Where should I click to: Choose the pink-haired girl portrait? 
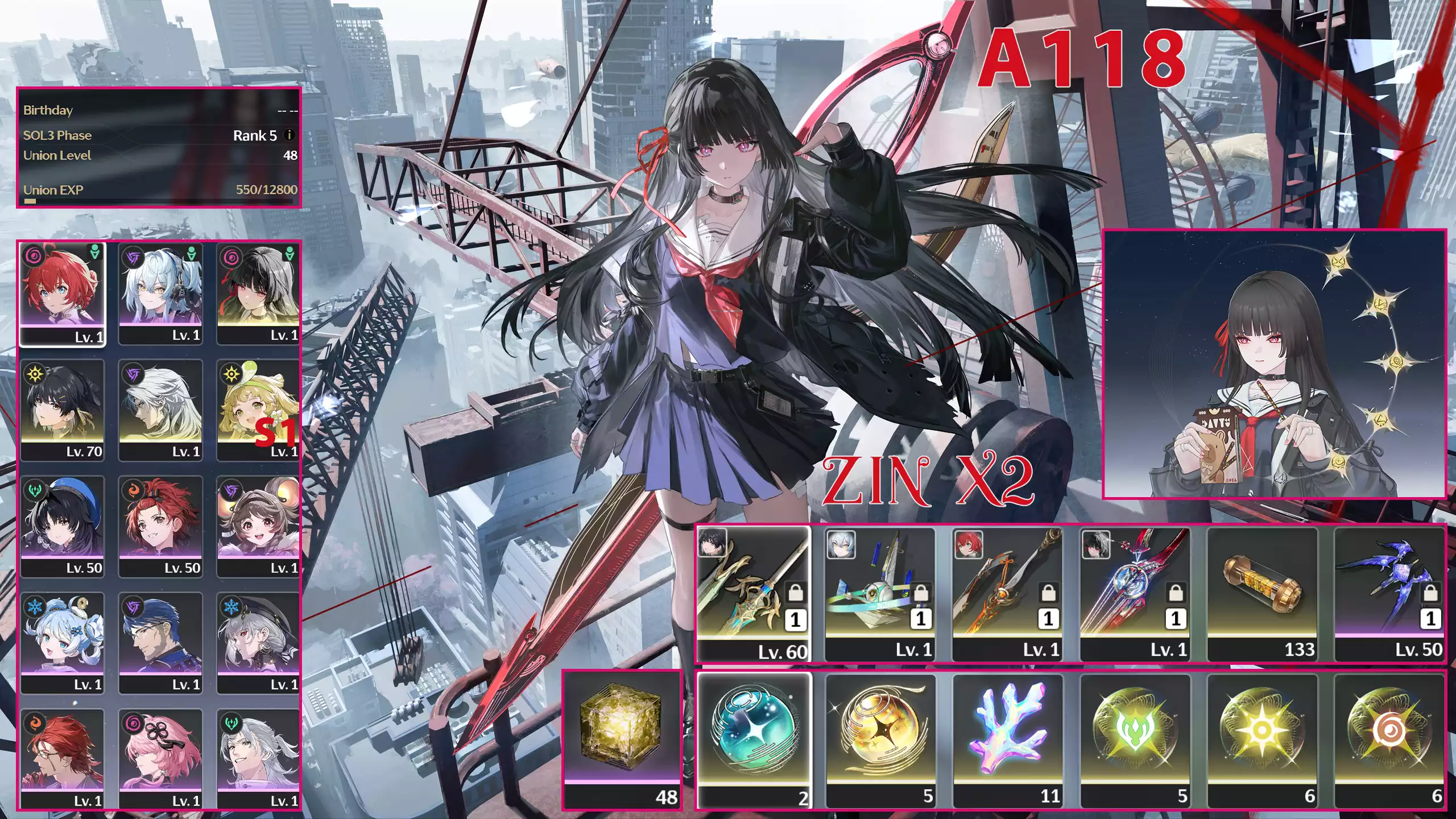(160, 759)
